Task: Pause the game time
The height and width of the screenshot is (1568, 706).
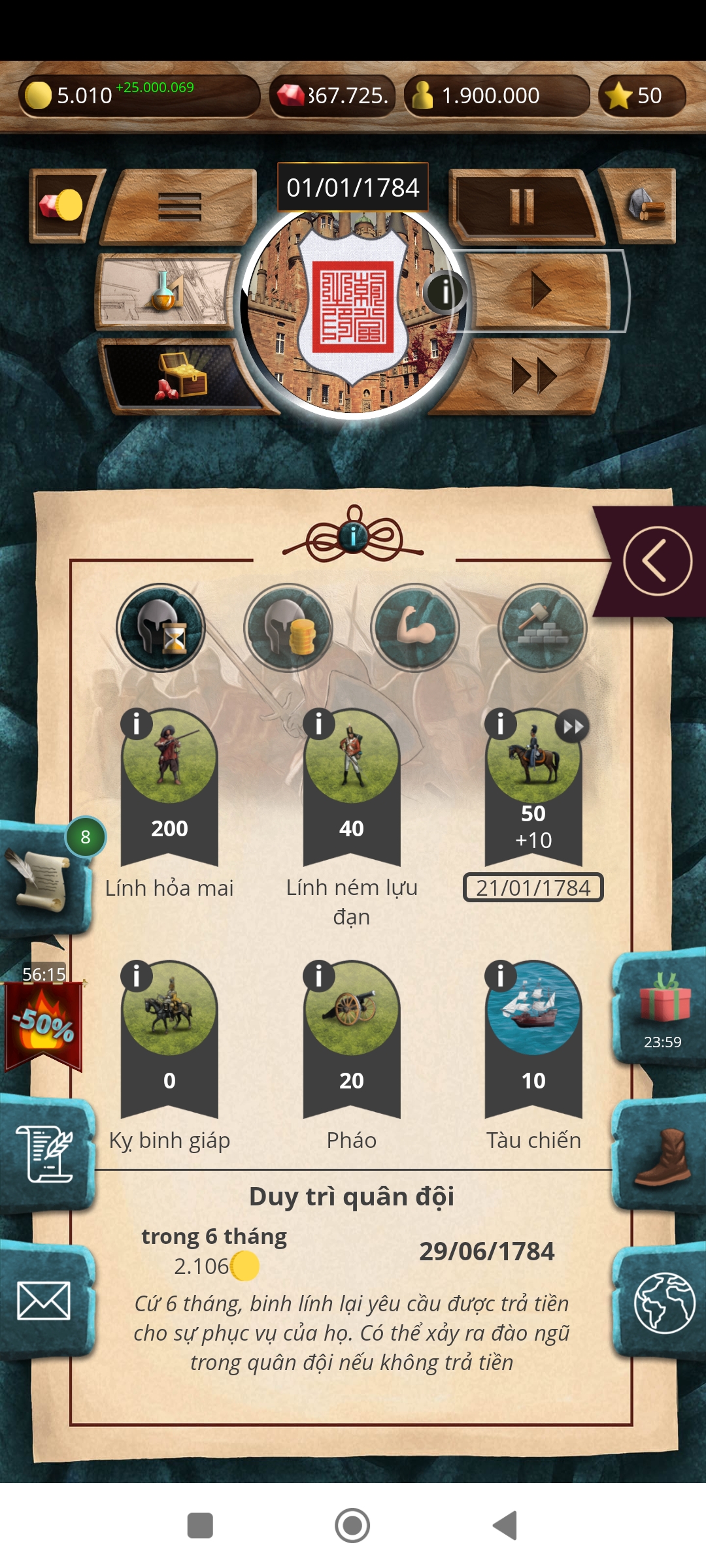Action: tap(522, 207)
